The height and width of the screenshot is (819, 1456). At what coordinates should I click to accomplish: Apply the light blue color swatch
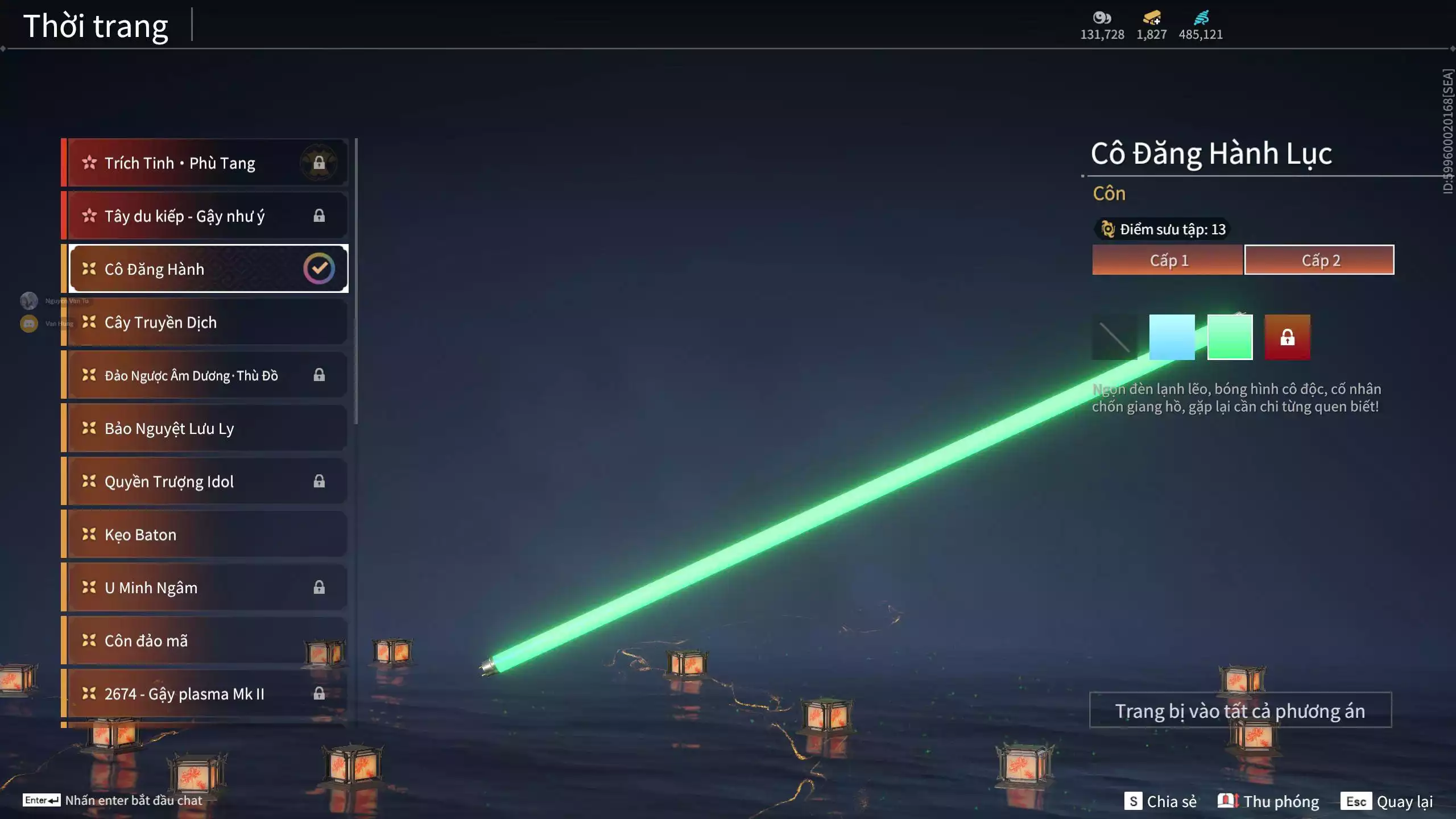1172,337
